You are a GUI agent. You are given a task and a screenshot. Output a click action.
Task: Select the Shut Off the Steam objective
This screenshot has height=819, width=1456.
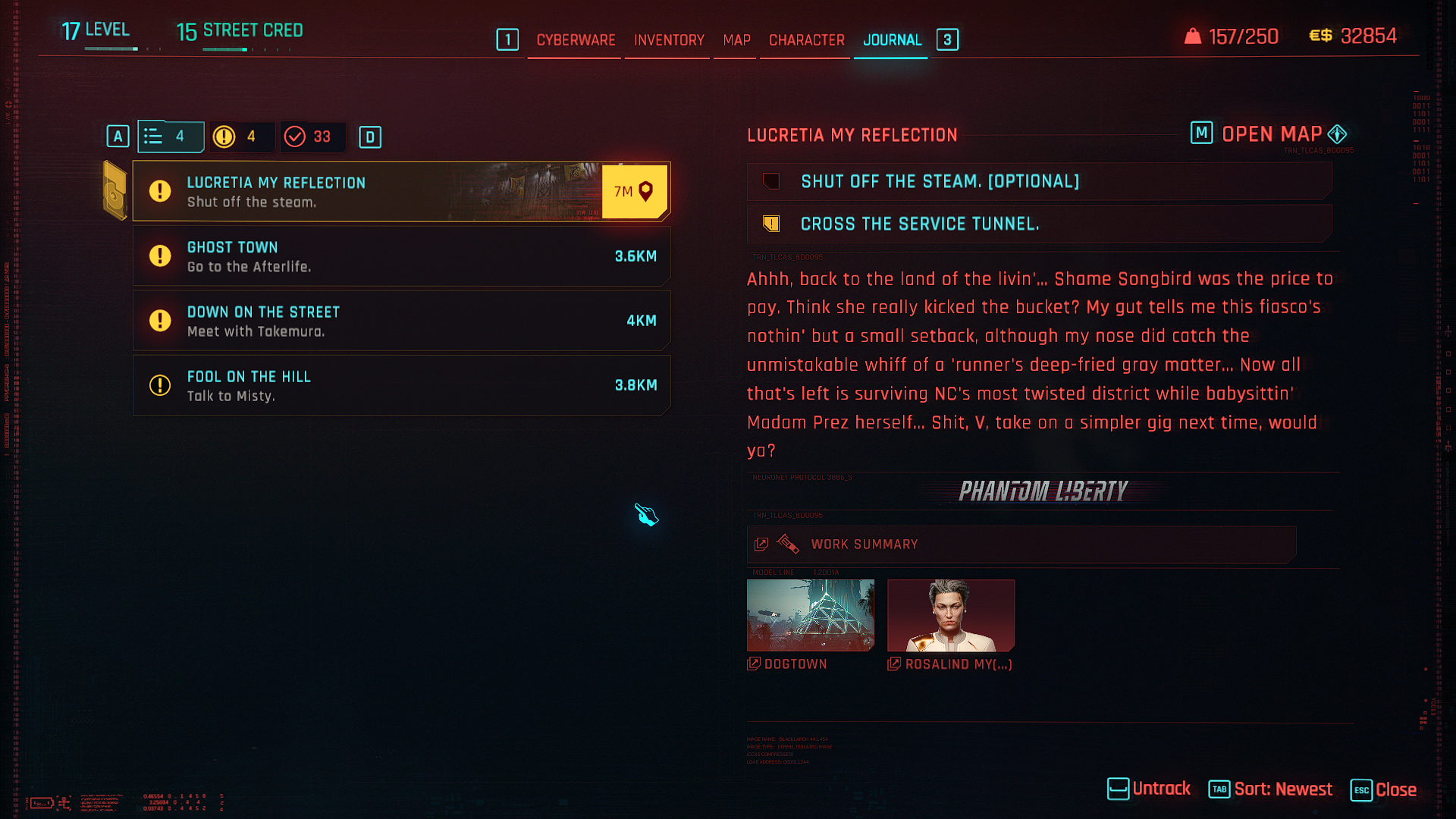pos(1039,181)
